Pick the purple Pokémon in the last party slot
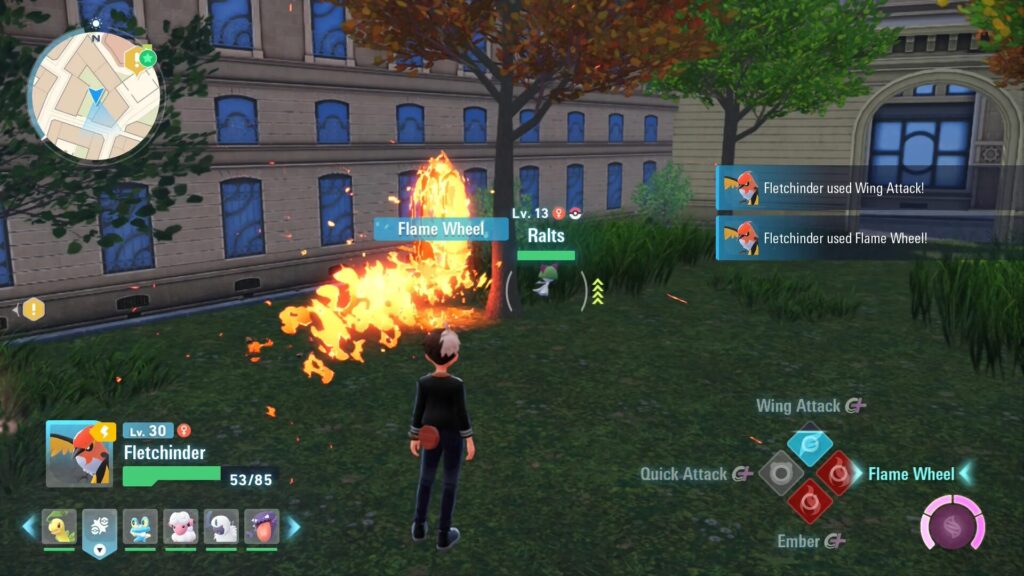1024x576 pixels. click(261, 526)
